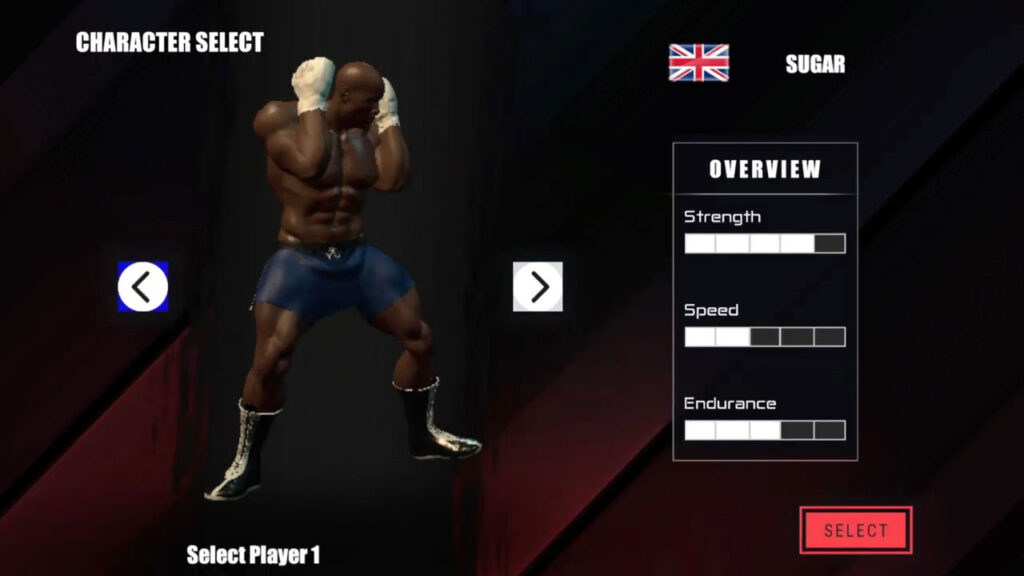Image resolution: width=1024 pixels, height=576 pixels.
Task: Advance to the next character with right arrow
Action: click(538, 287)
